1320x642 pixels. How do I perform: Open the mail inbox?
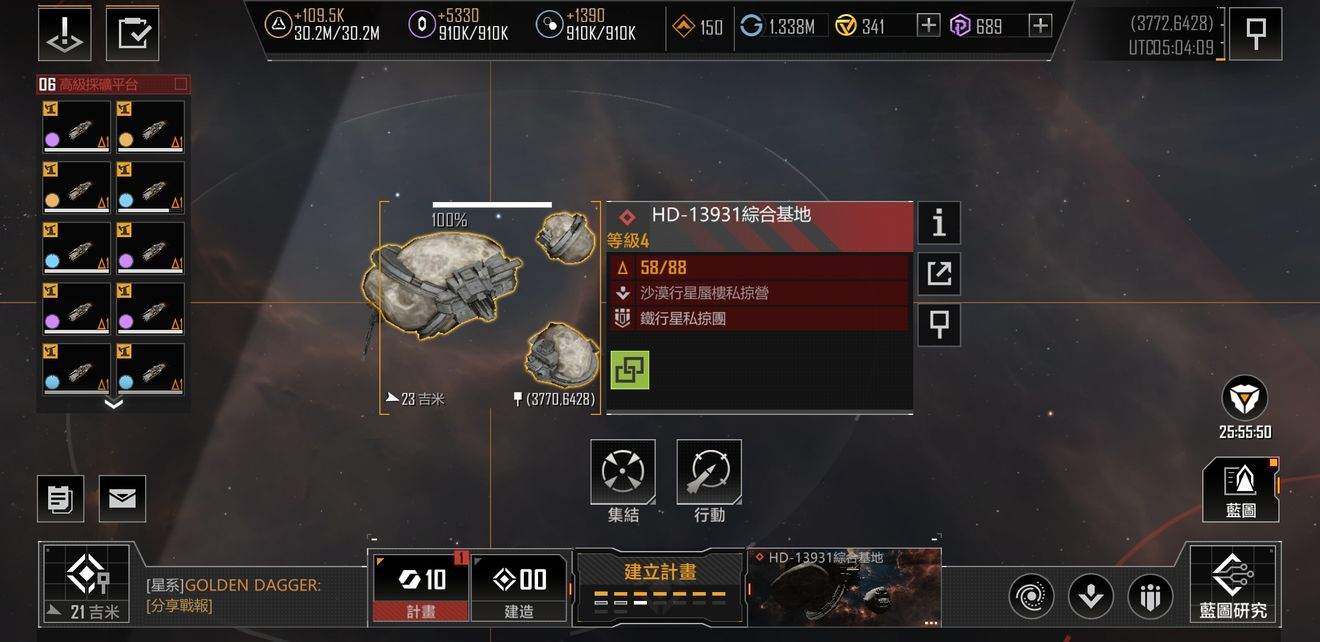point(122,498)
